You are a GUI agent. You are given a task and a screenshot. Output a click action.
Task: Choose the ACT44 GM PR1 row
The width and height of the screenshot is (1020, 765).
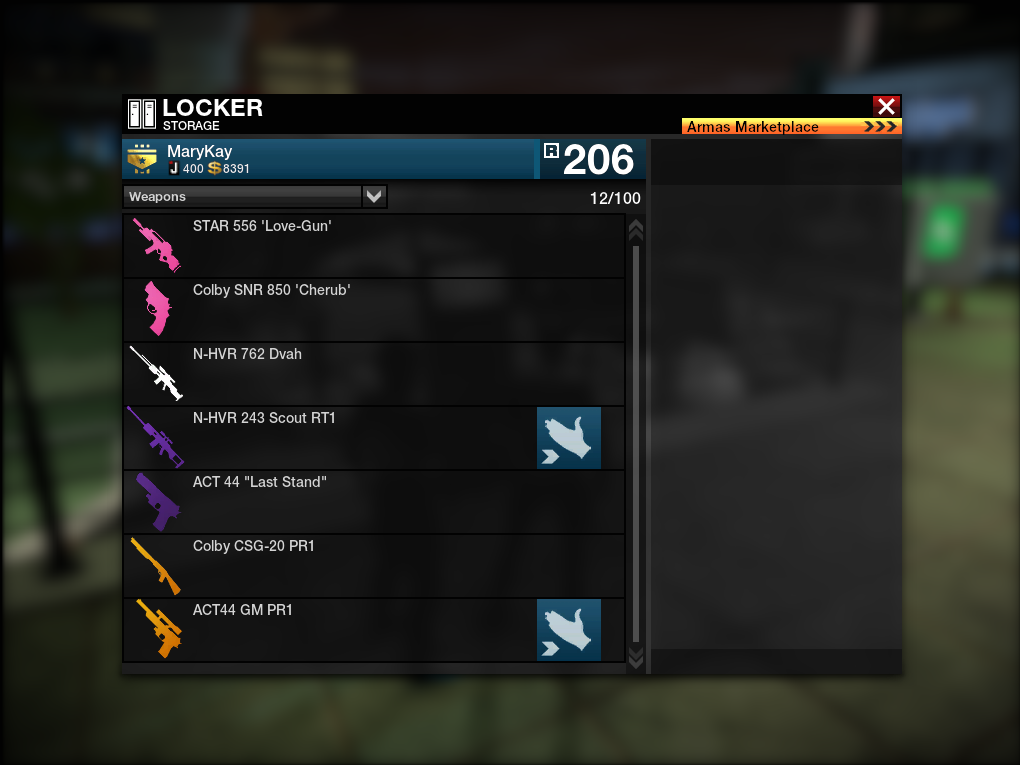click(x=330, y=630)
